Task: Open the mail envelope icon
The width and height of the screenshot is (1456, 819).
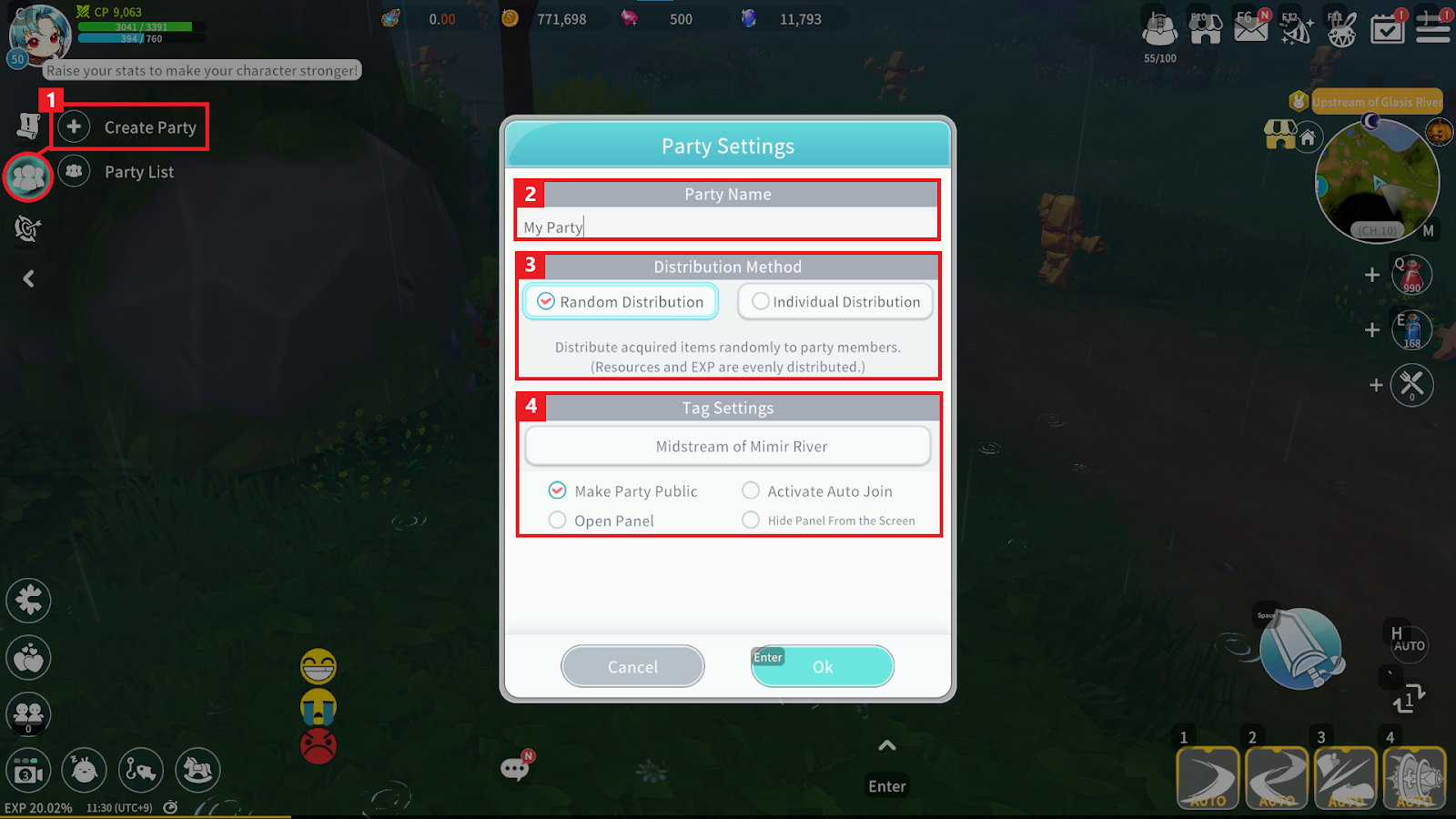Action: 1250,27
